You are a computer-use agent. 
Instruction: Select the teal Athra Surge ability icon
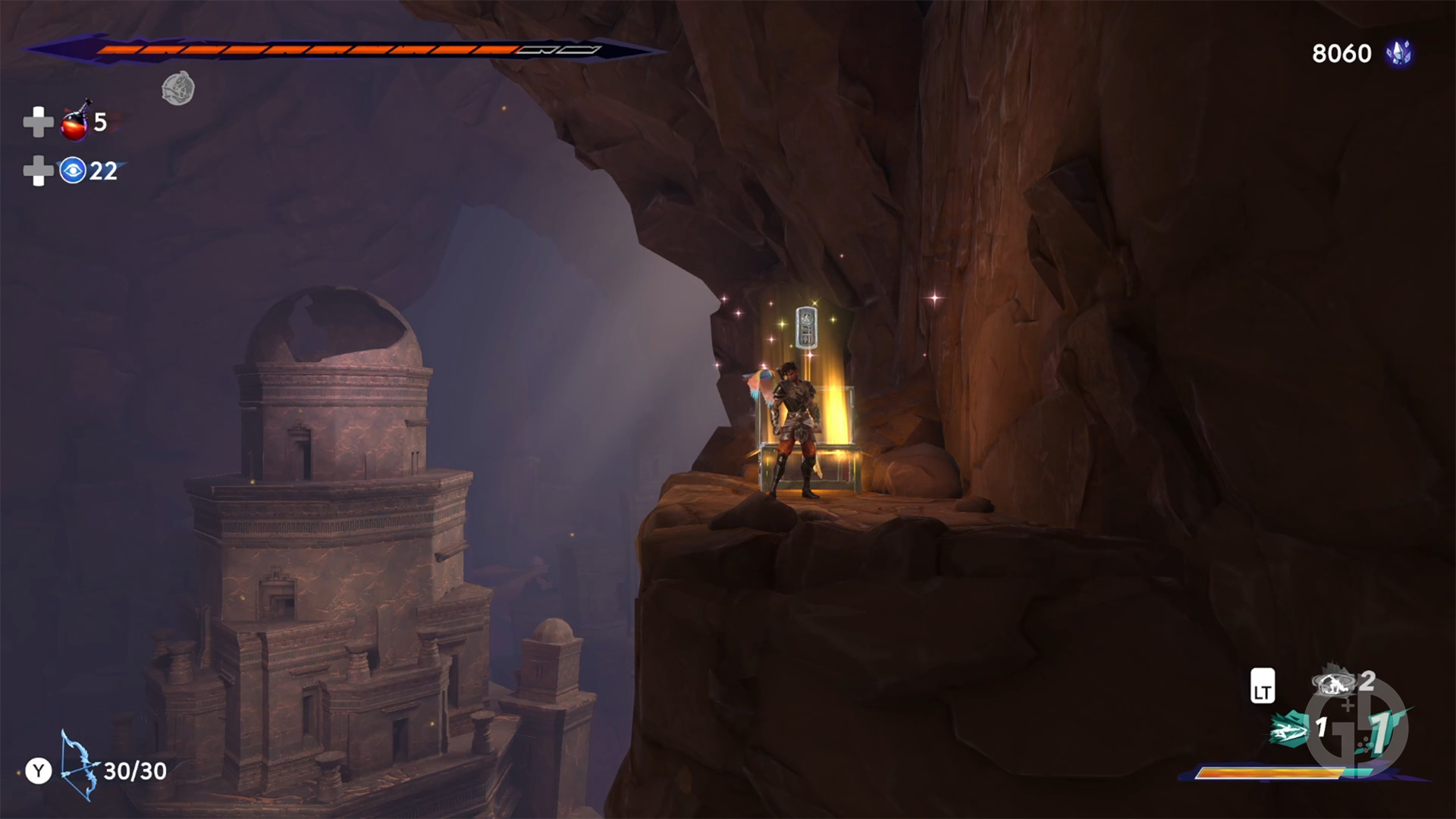1289,730
